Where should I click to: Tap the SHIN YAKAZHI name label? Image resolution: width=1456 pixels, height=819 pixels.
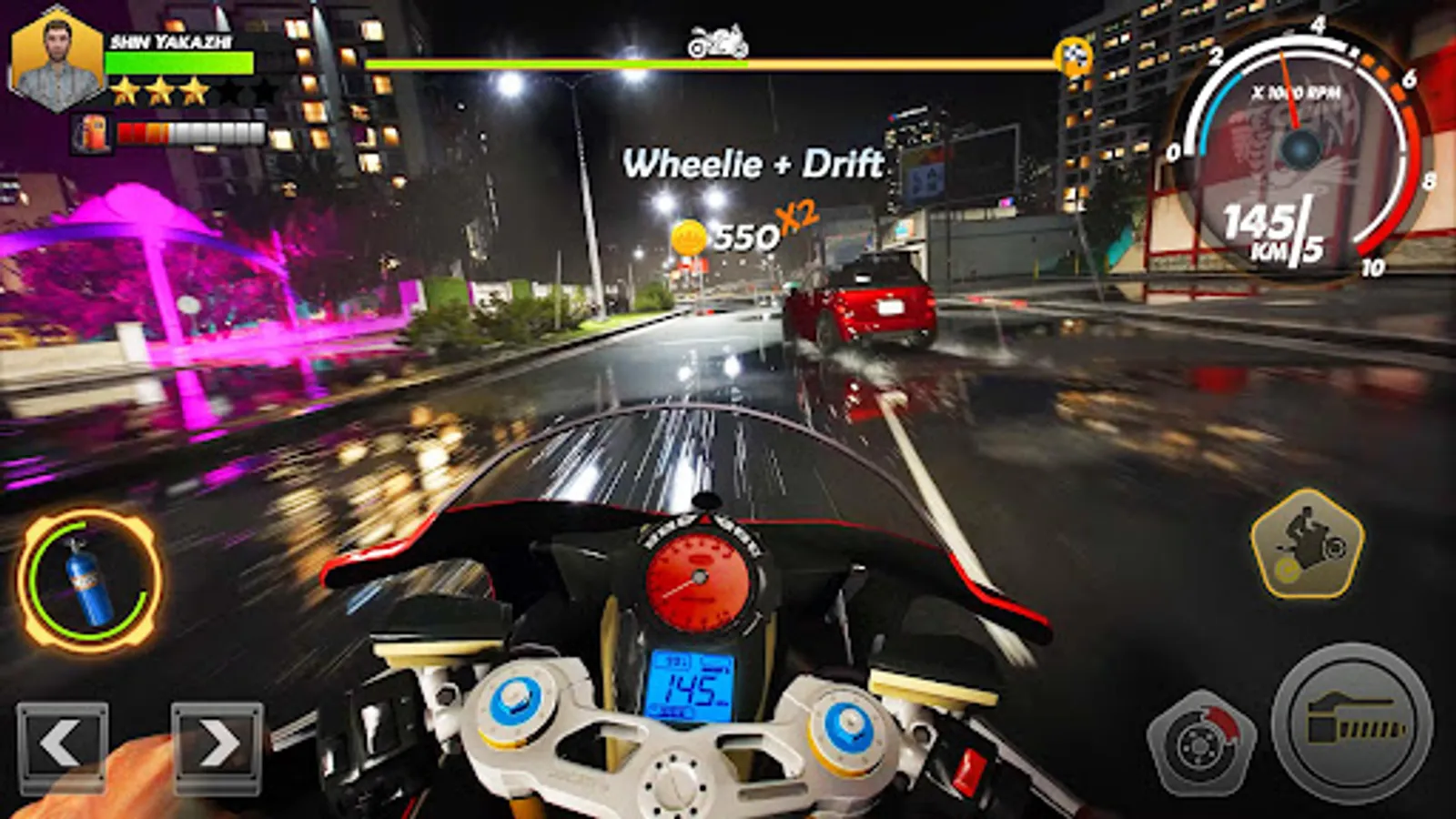pos(173,39)
